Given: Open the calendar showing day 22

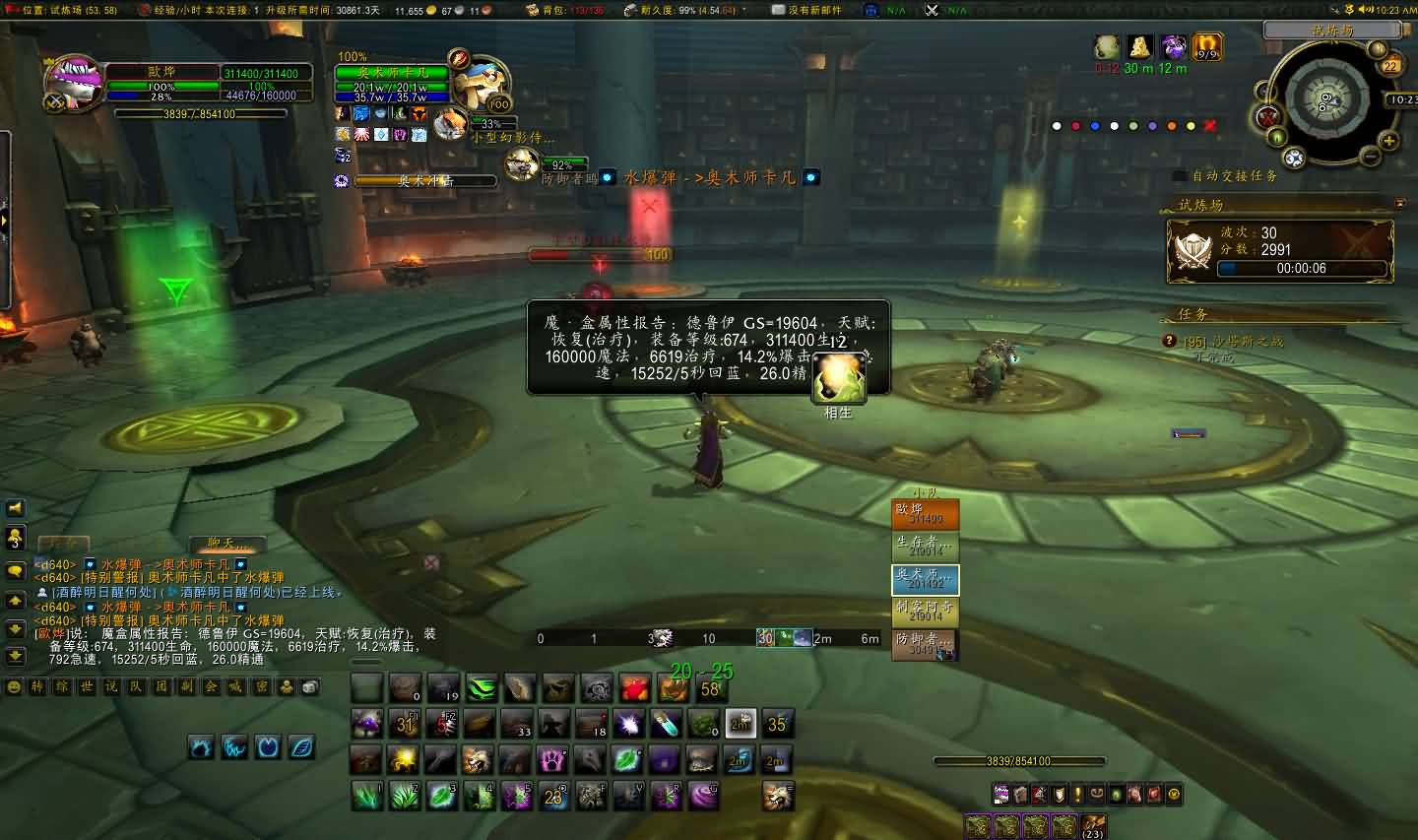Looking at the screenshot, I should click(1390, 66).
